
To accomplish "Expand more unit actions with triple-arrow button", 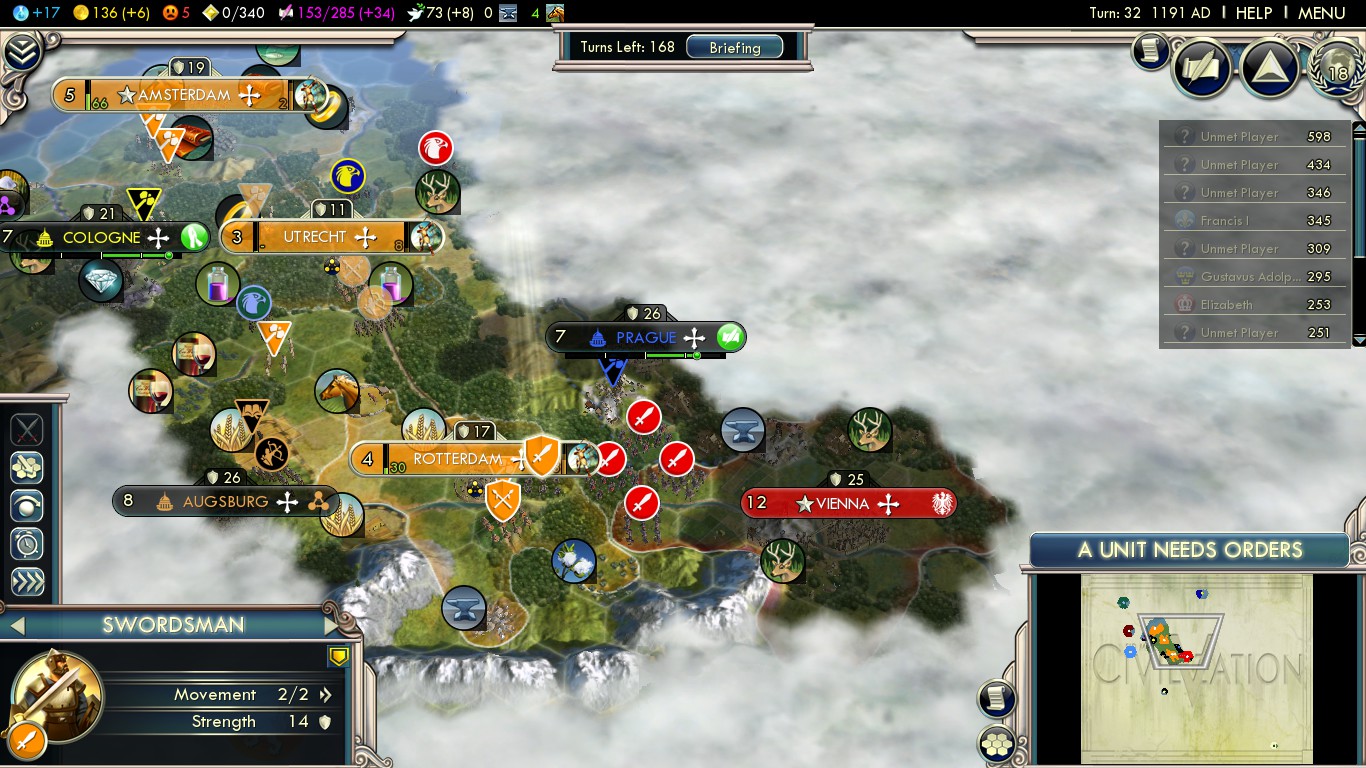I will (27, 583).
